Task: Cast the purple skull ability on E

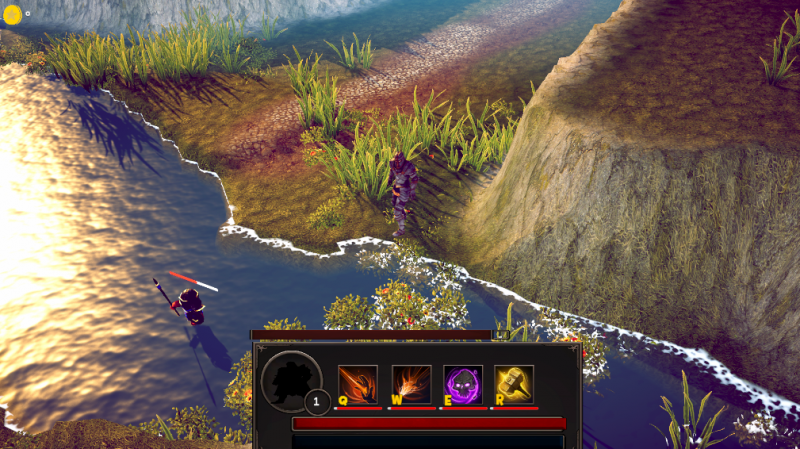Action: [463, 384]
